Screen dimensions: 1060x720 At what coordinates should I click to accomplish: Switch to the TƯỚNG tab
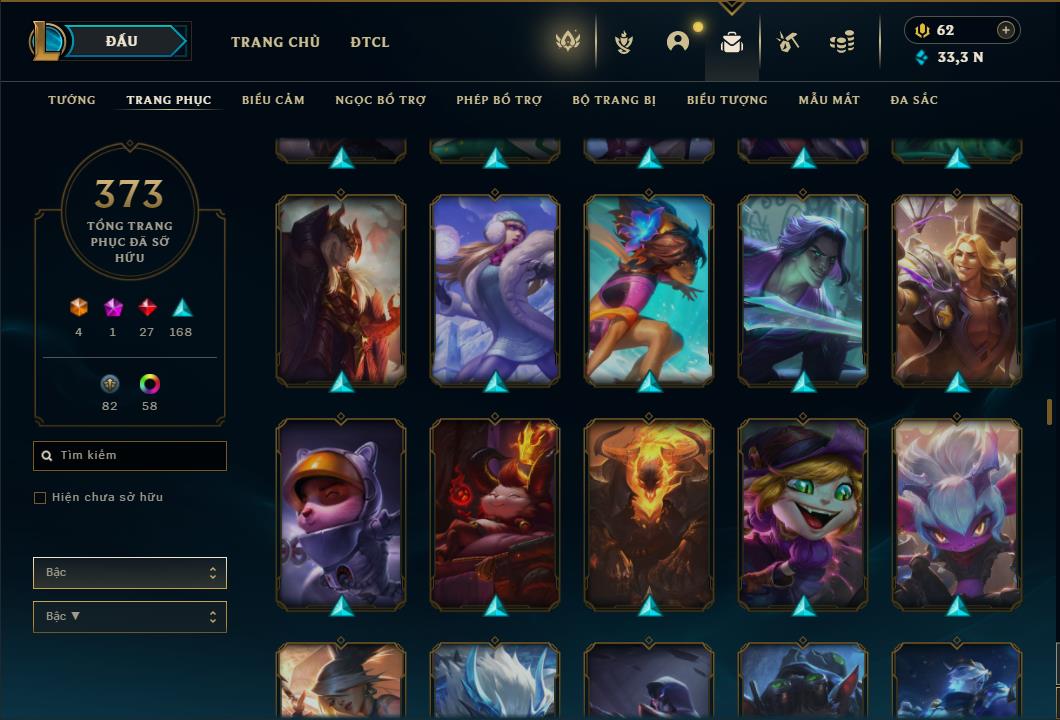(x=72, y=100)
